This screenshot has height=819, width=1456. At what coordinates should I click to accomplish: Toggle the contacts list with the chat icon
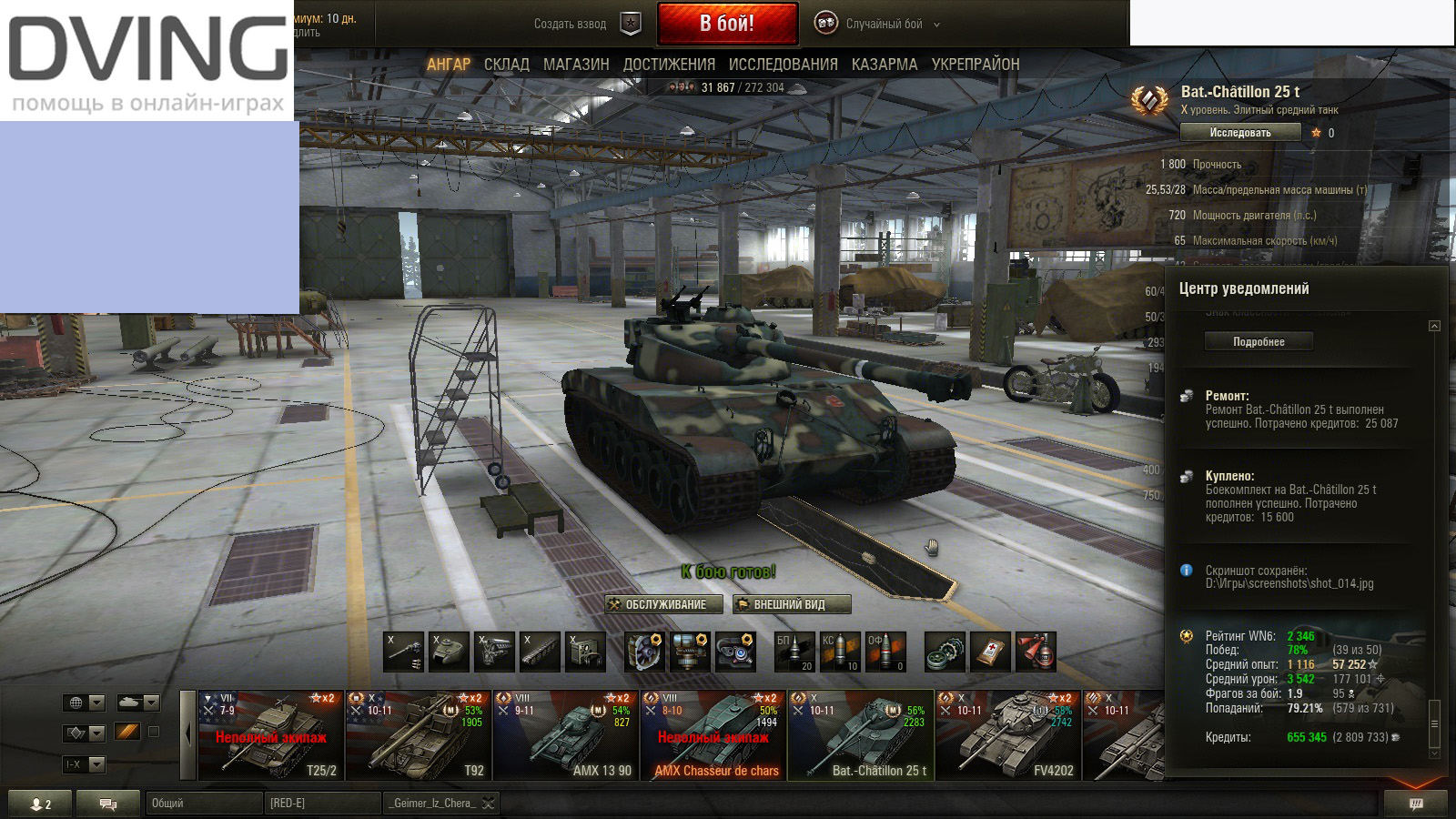[108, 803]
